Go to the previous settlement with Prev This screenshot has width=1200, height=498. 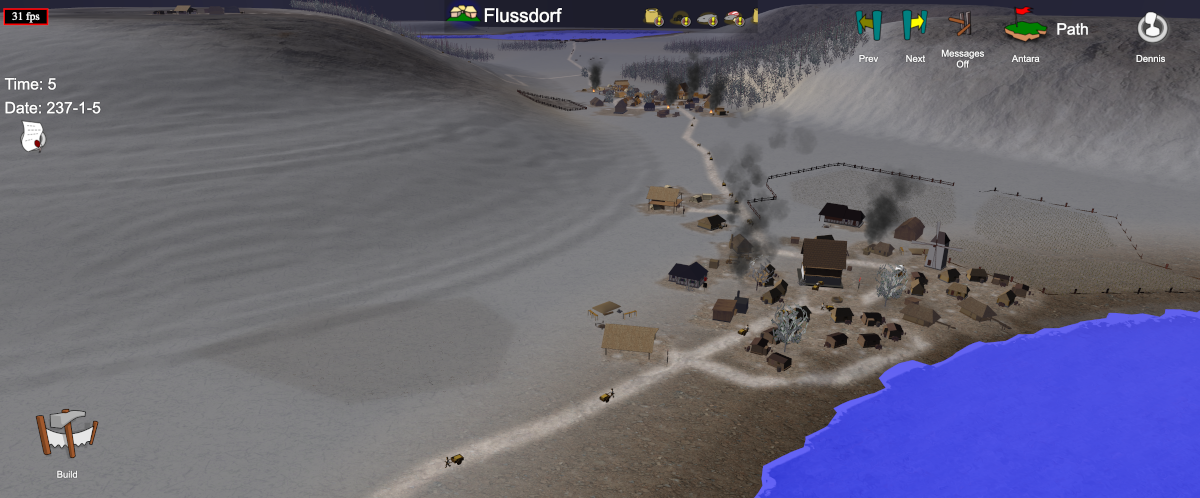tap(868, 26)
